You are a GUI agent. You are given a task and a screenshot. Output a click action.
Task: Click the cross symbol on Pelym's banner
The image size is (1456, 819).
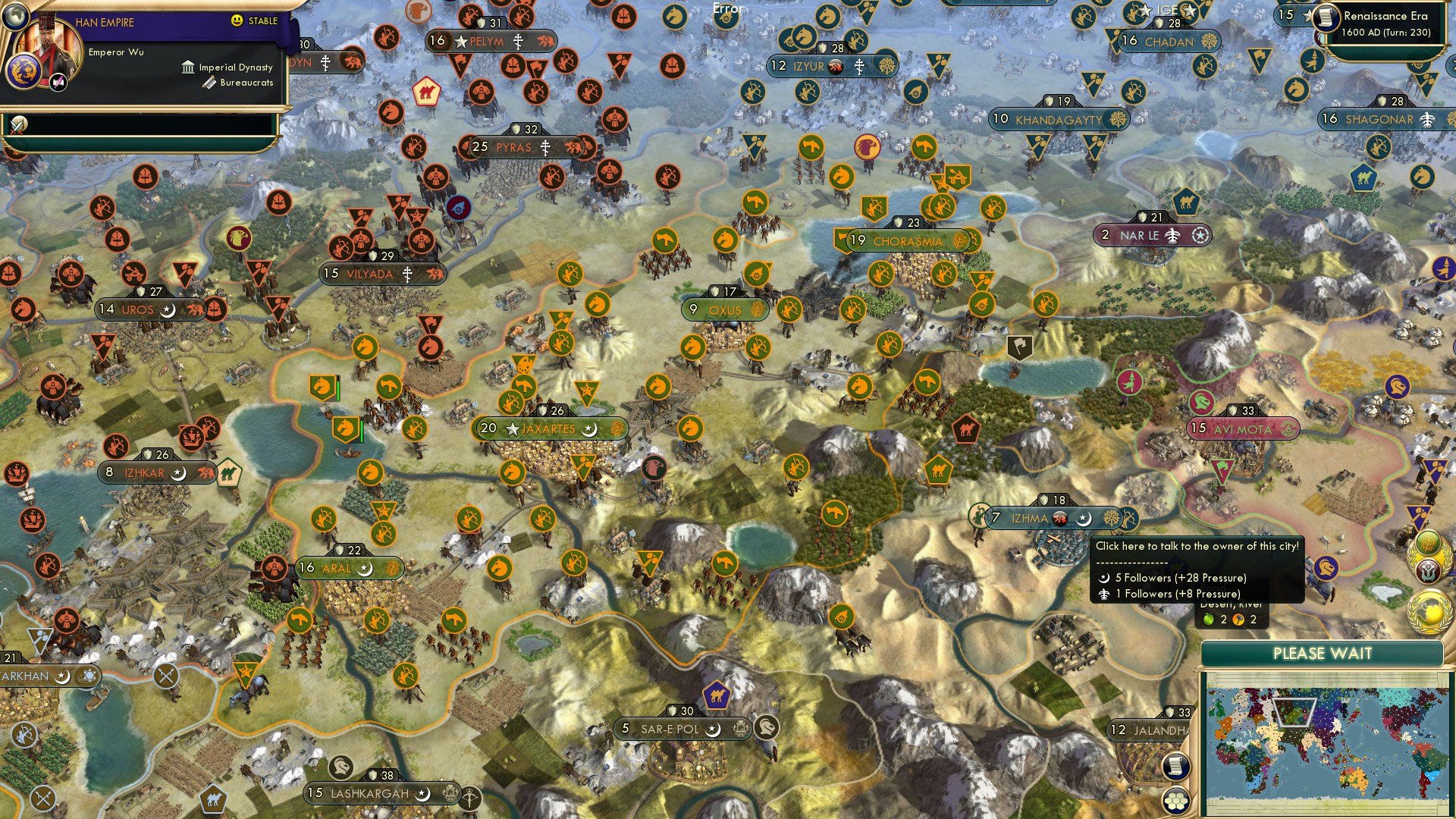[x=518, y=42]
